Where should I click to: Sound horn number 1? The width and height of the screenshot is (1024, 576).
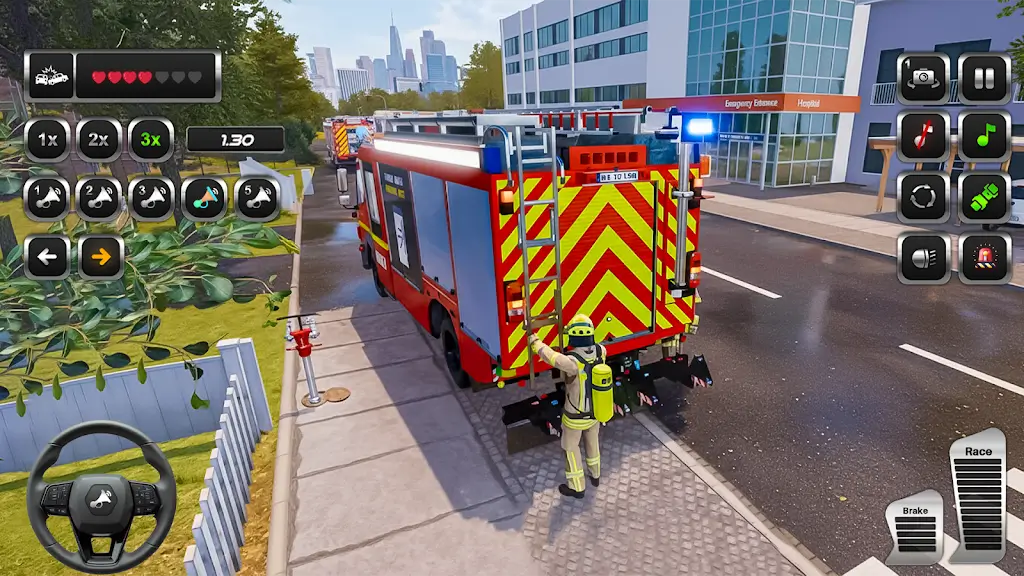[46, 198]
